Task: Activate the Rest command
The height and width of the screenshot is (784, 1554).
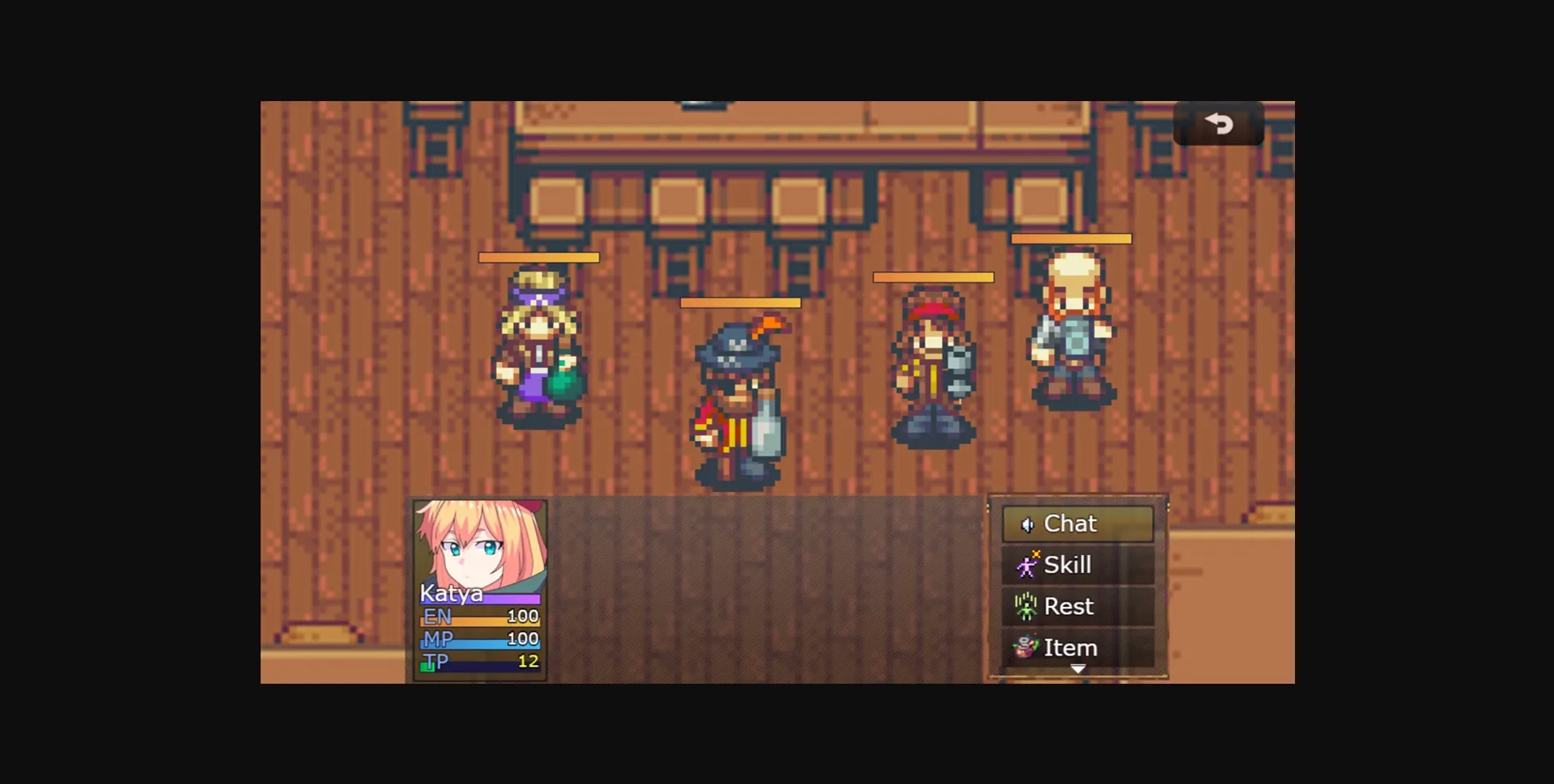Action: 1070,606
